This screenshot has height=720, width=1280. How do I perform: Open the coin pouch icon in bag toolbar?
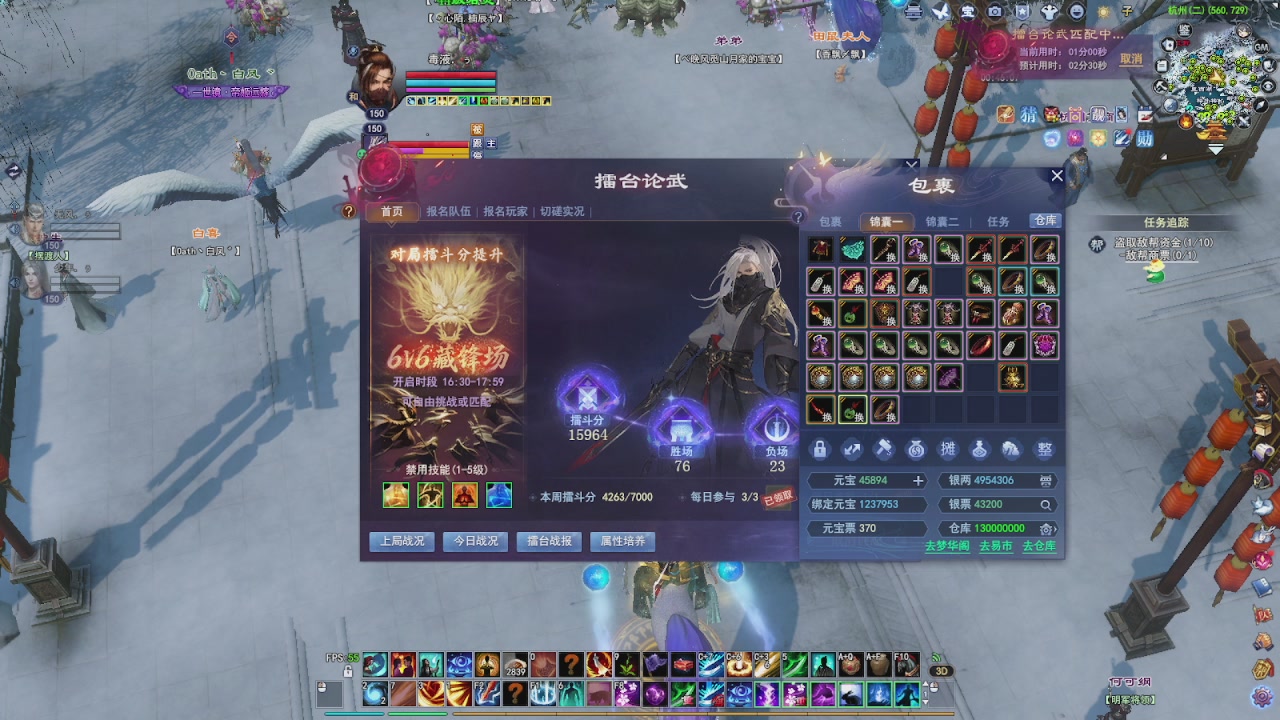point(915,450)
